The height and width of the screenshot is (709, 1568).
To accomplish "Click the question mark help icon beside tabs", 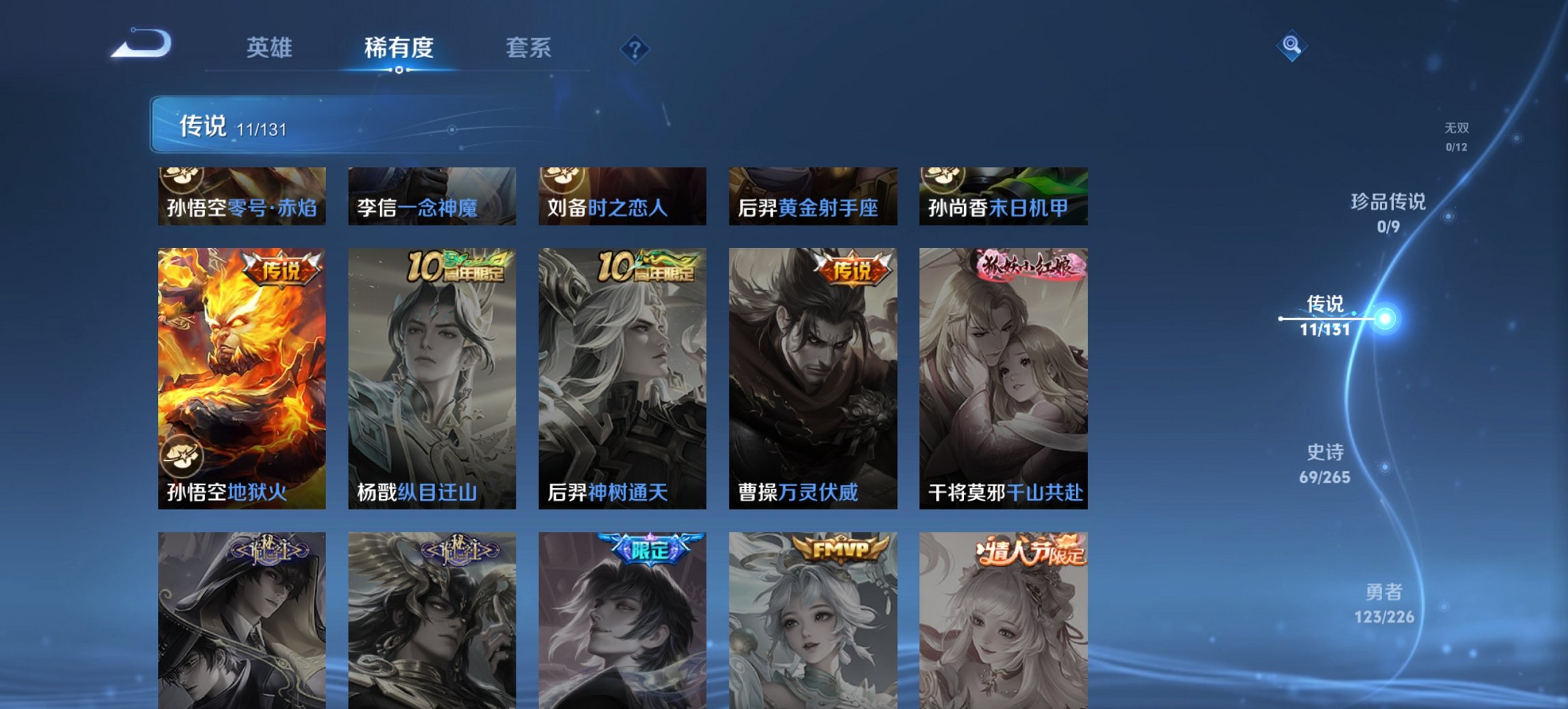I will 635,49.
